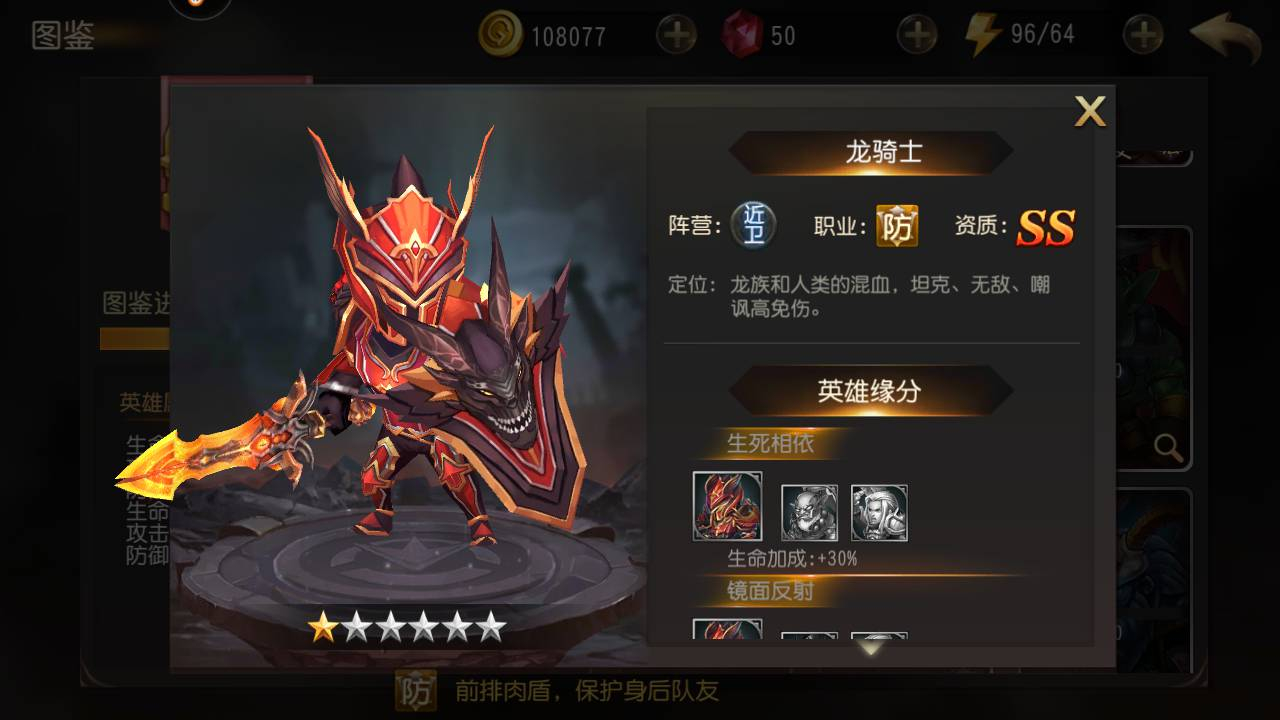Viewport: 1280px width, 720px height.
Task: Close the Dragon Knight detail popup
Action: coord(1089,111)
